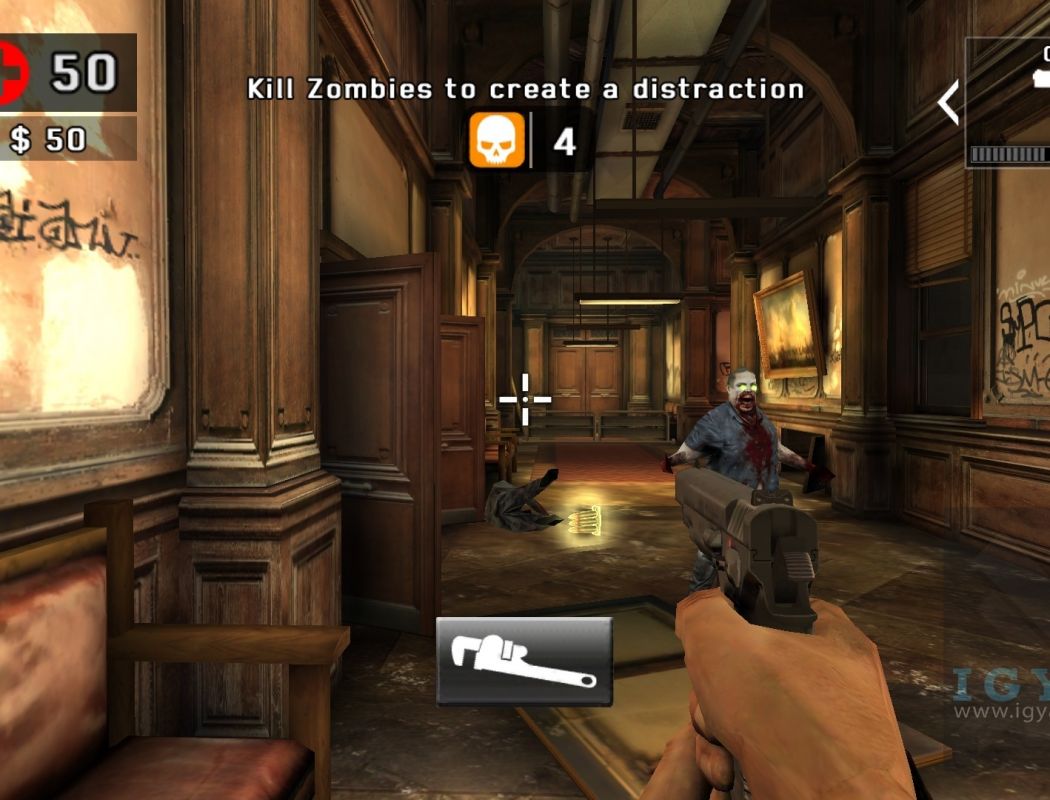Image resolution: width=1050 pixels, height=800 pixels.
Task: Click the white weapon switch arrow
Action: tap(948, 102)
